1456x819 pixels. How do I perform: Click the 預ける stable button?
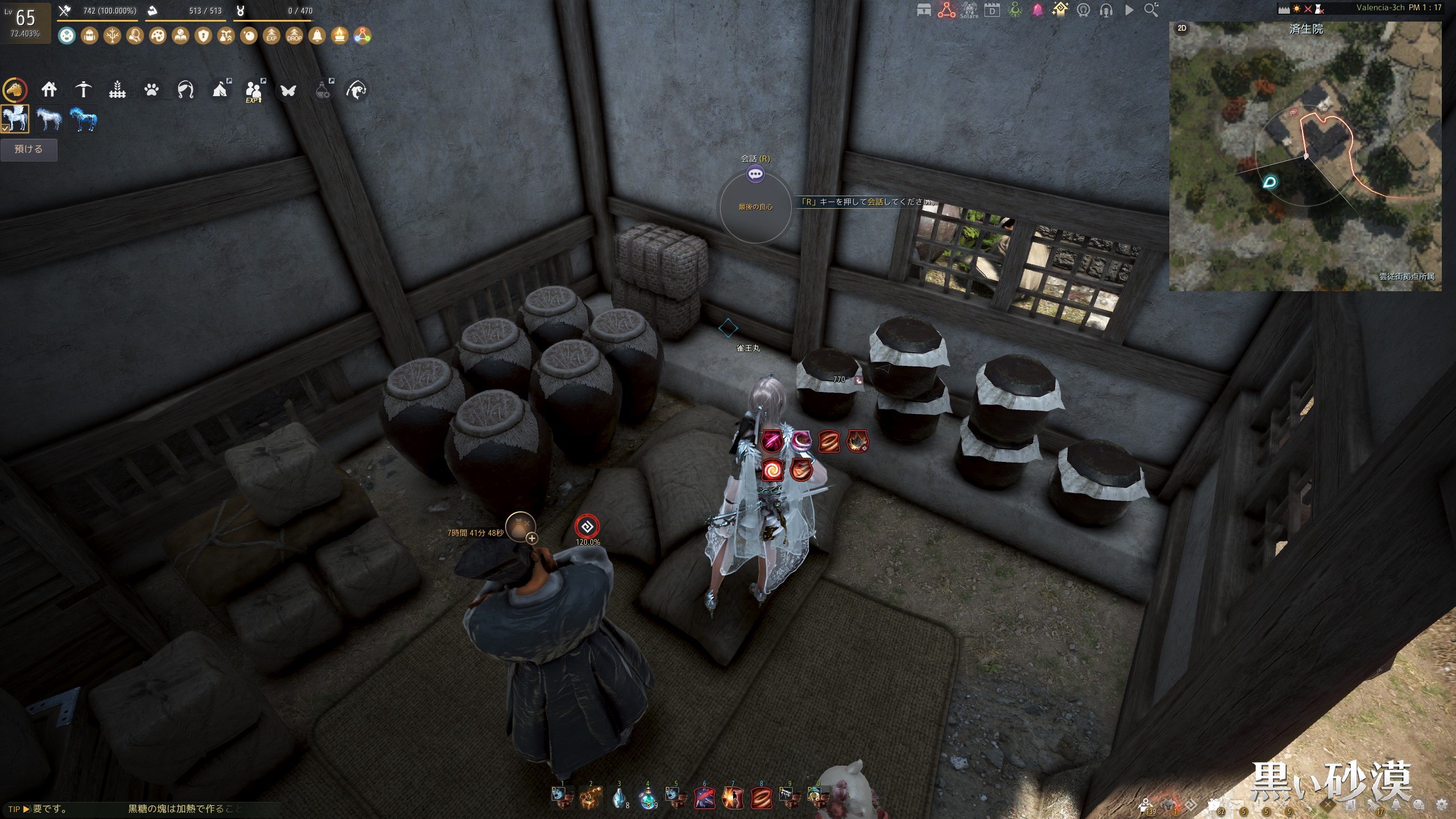pyautogui.click(x=28, y=150)
